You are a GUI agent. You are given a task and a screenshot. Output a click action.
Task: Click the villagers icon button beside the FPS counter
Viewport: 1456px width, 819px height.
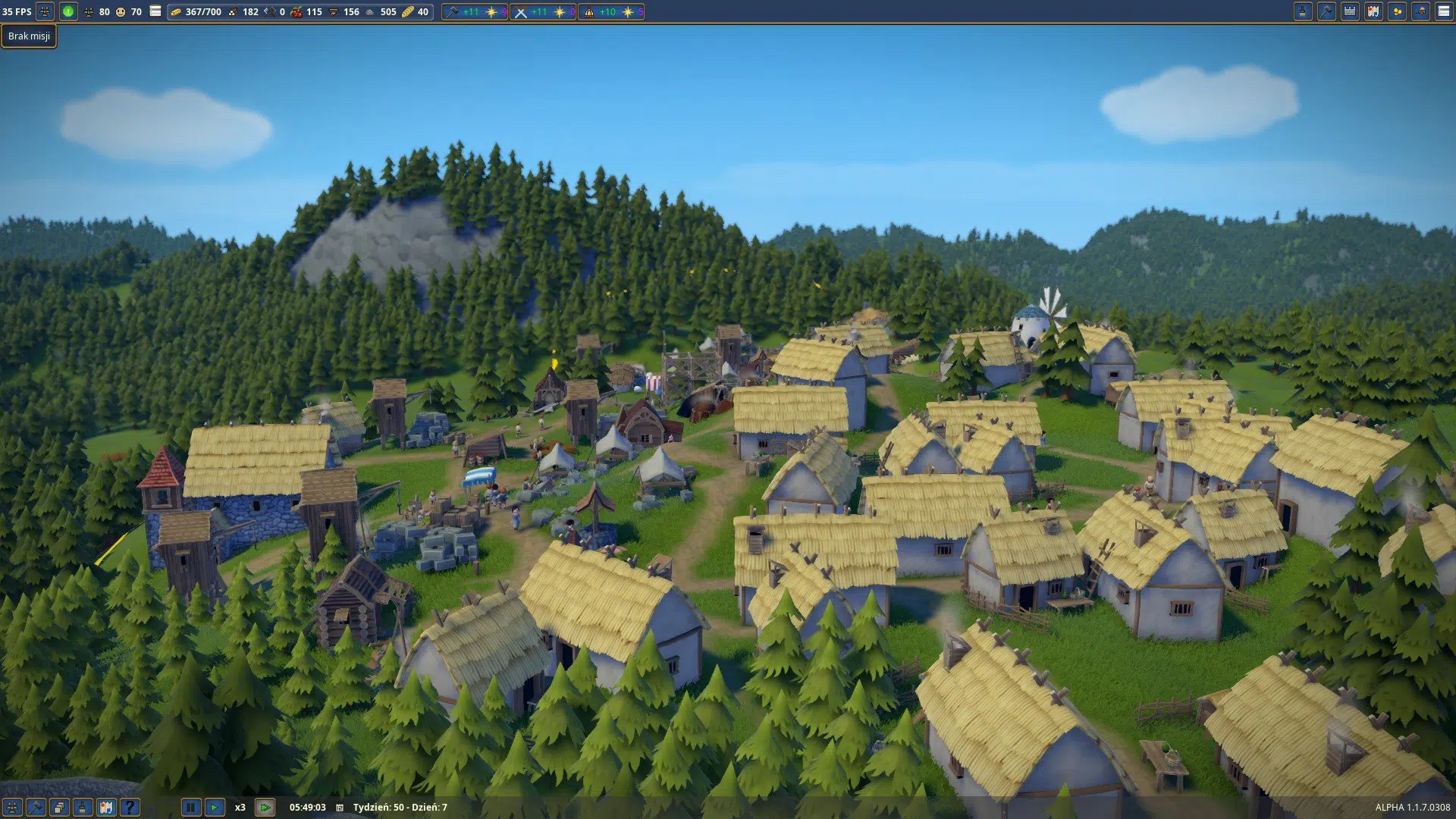(x=45, y=11)
